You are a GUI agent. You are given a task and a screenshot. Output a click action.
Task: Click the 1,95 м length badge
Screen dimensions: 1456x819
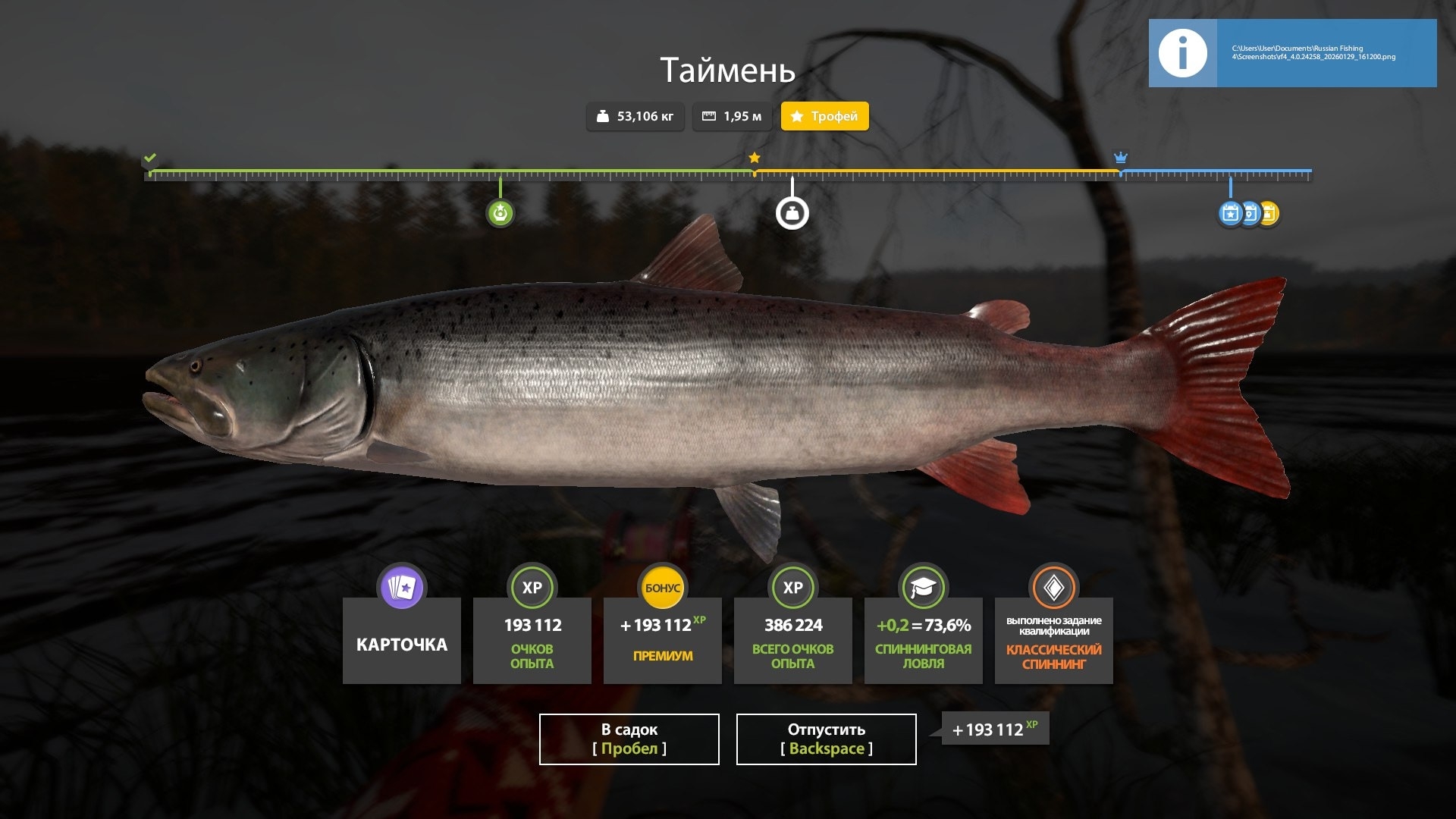pyautogui.click(x=732, y=116)
